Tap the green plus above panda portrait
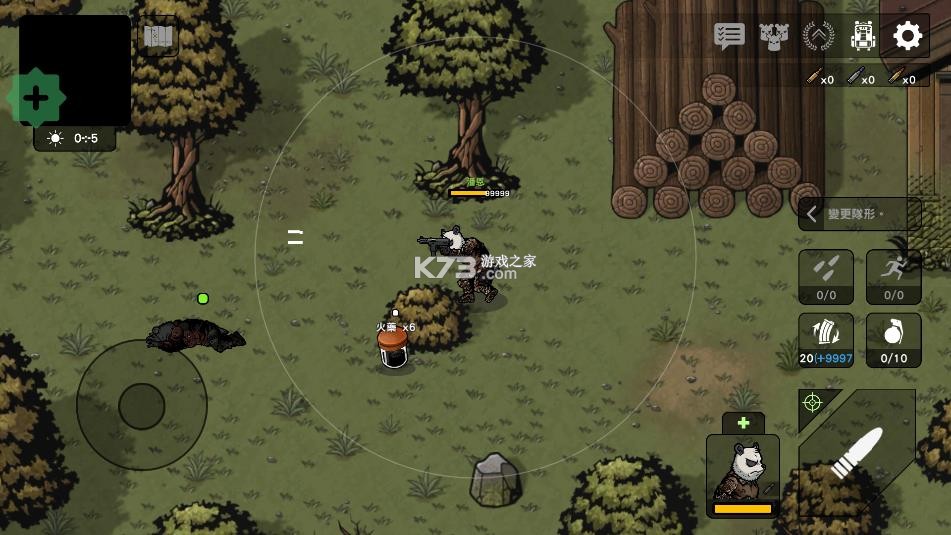The image size is (951, 535). pos(743,423)
